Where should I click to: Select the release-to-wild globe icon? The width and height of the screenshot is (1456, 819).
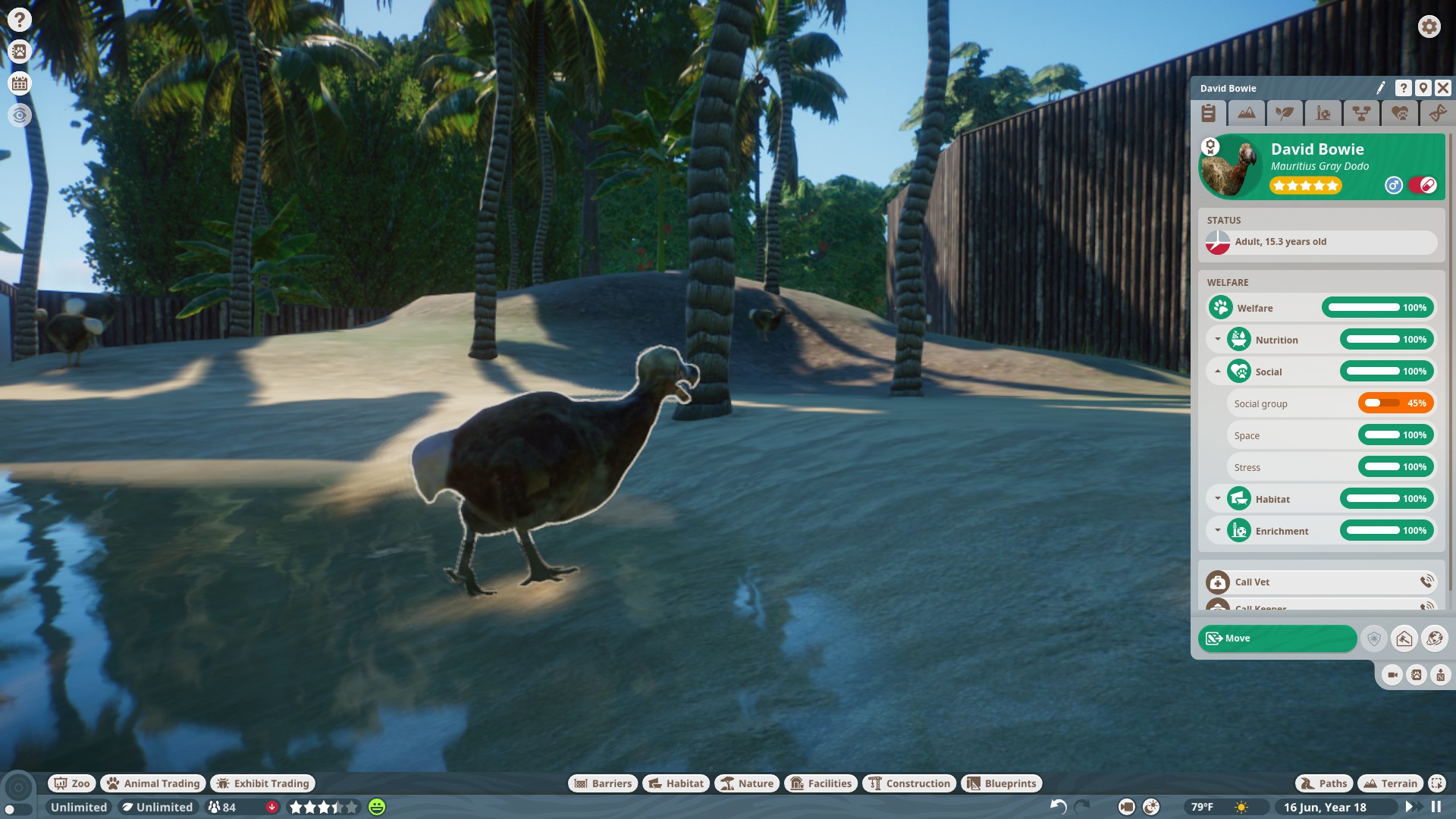[1435, 639]
